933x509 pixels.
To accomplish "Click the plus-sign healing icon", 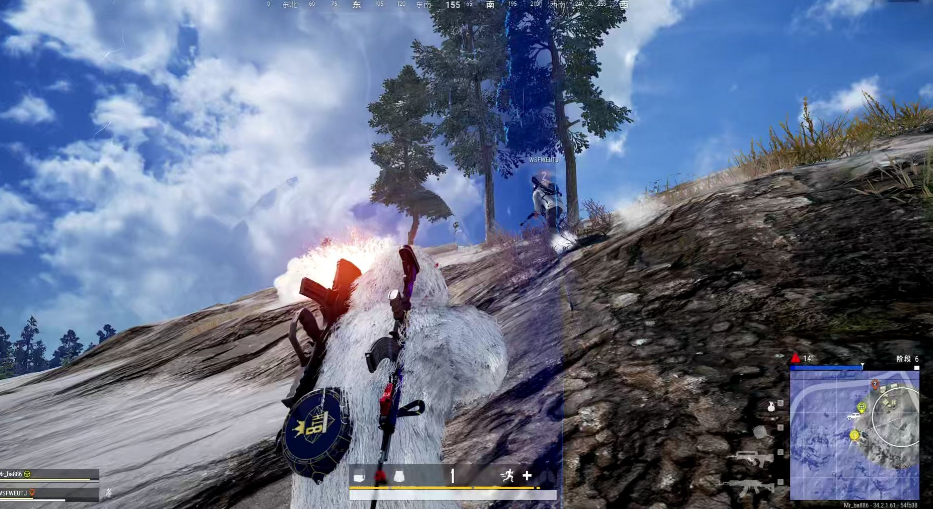I will click(527, 476).
